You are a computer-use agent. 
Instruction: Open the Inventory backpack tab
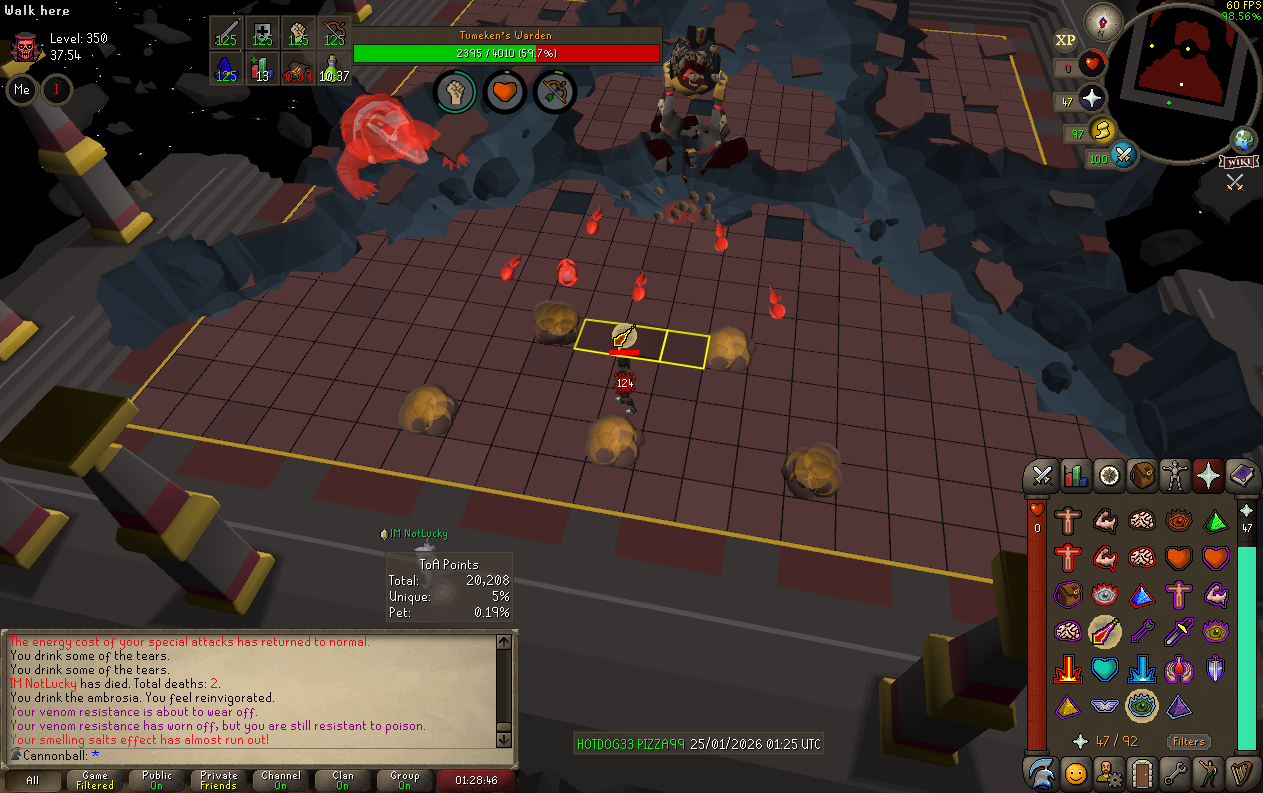point(1142,476)
